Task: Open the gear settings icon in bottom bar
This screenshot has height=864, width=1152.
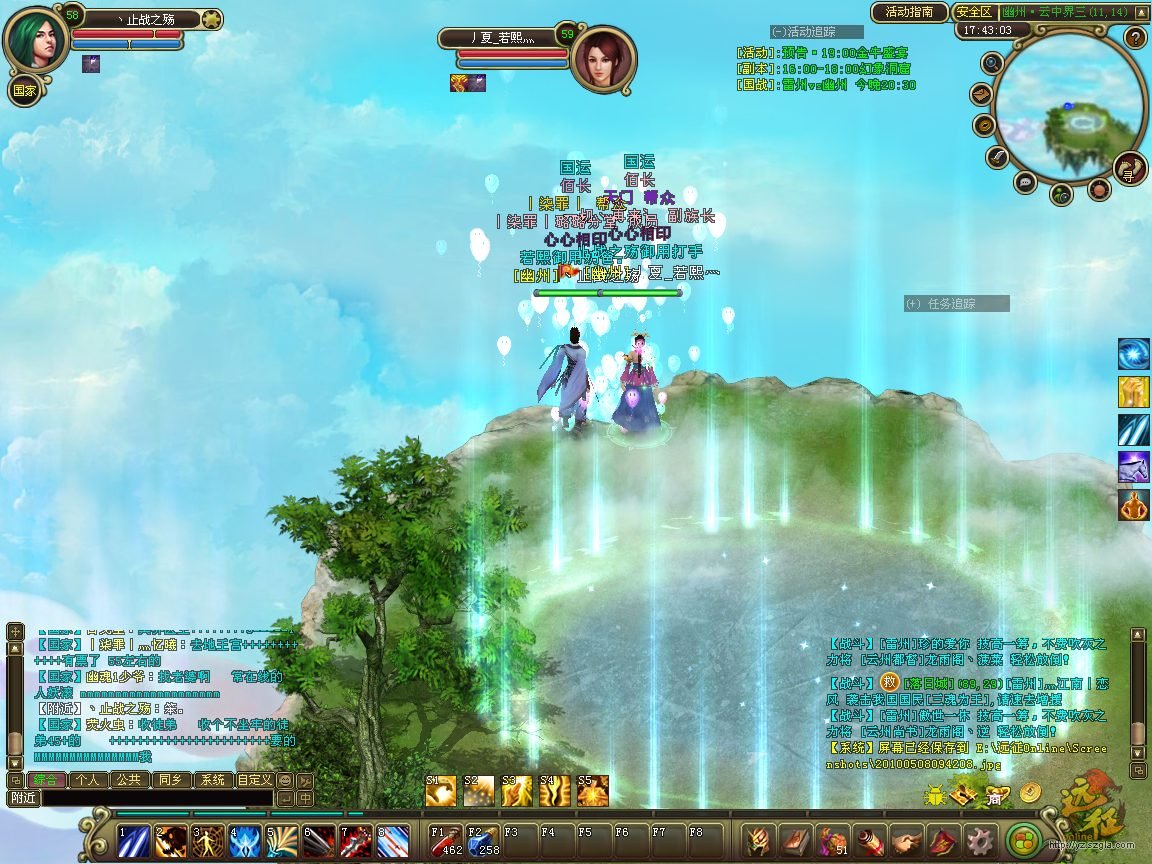Action: pos(977,840)
